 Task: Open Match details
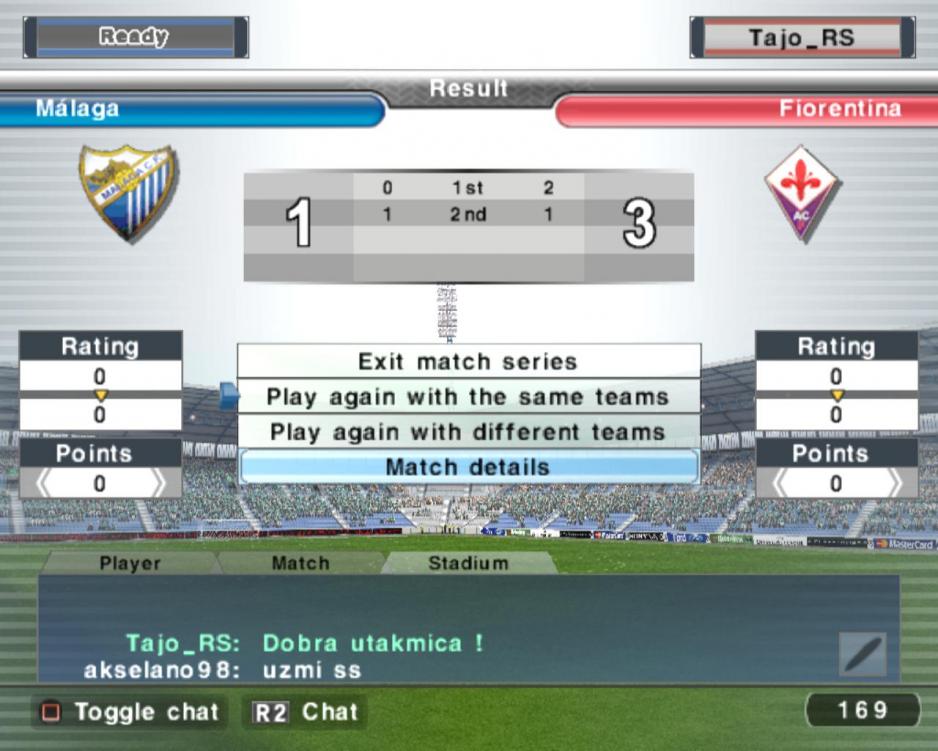(x=468, y=467)
